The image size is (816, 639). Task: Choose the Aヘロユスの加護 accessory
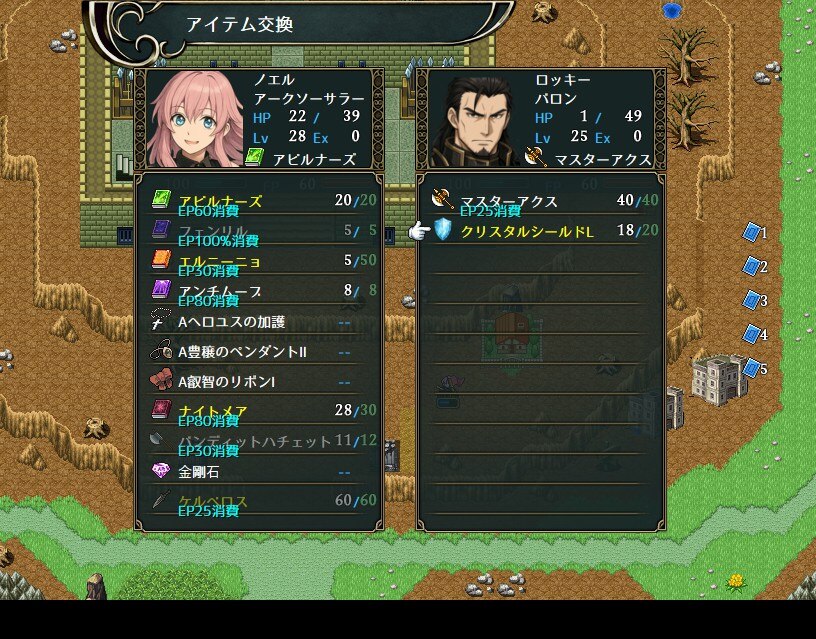pyautogui.click(x=259, y=321)
